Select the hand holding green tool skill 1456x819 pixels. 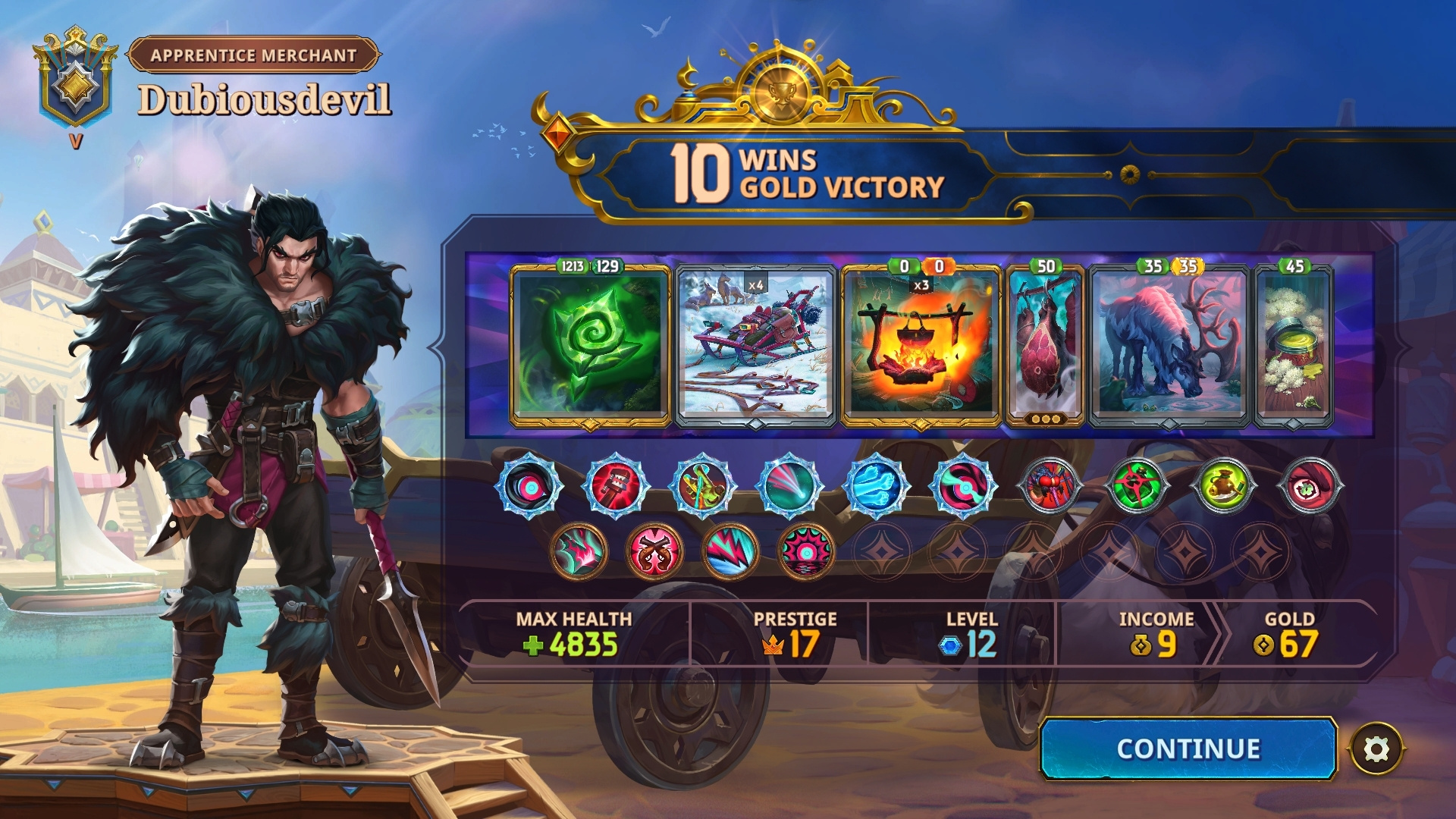click(x=702, y=486)
